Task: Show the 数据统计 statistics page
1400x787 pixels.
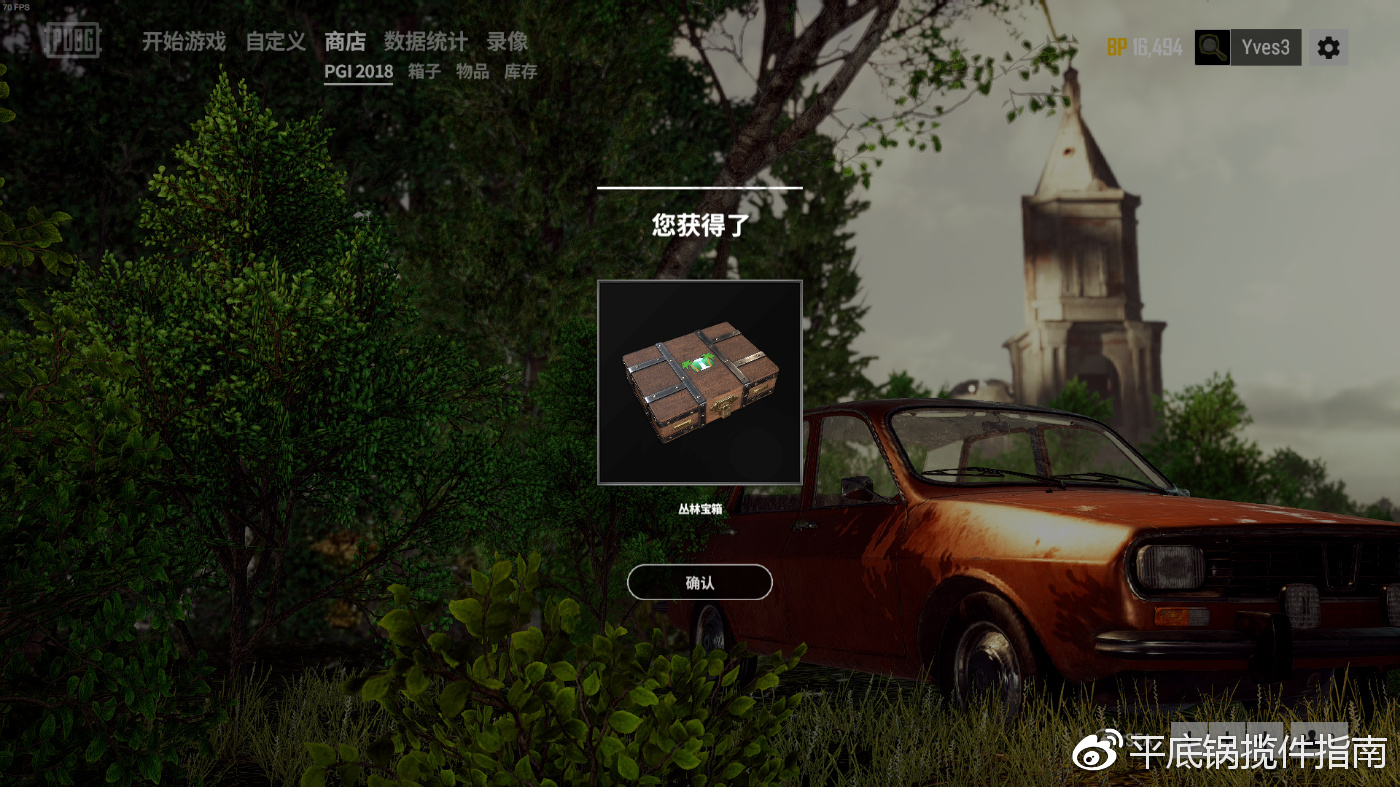Action: [x=425, y=42]
